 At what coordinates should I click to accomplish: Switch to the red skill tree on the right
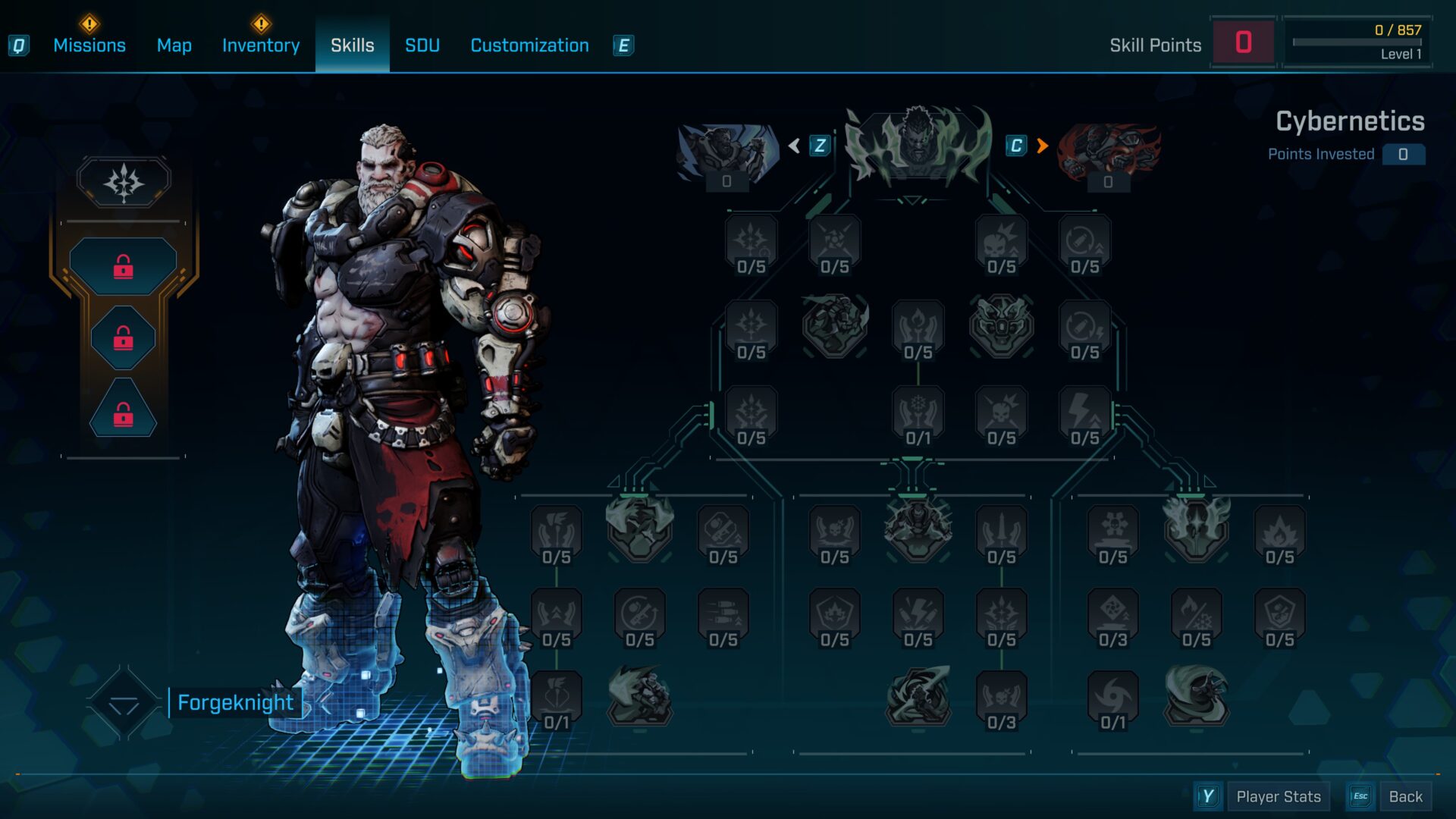point(1108,153)
